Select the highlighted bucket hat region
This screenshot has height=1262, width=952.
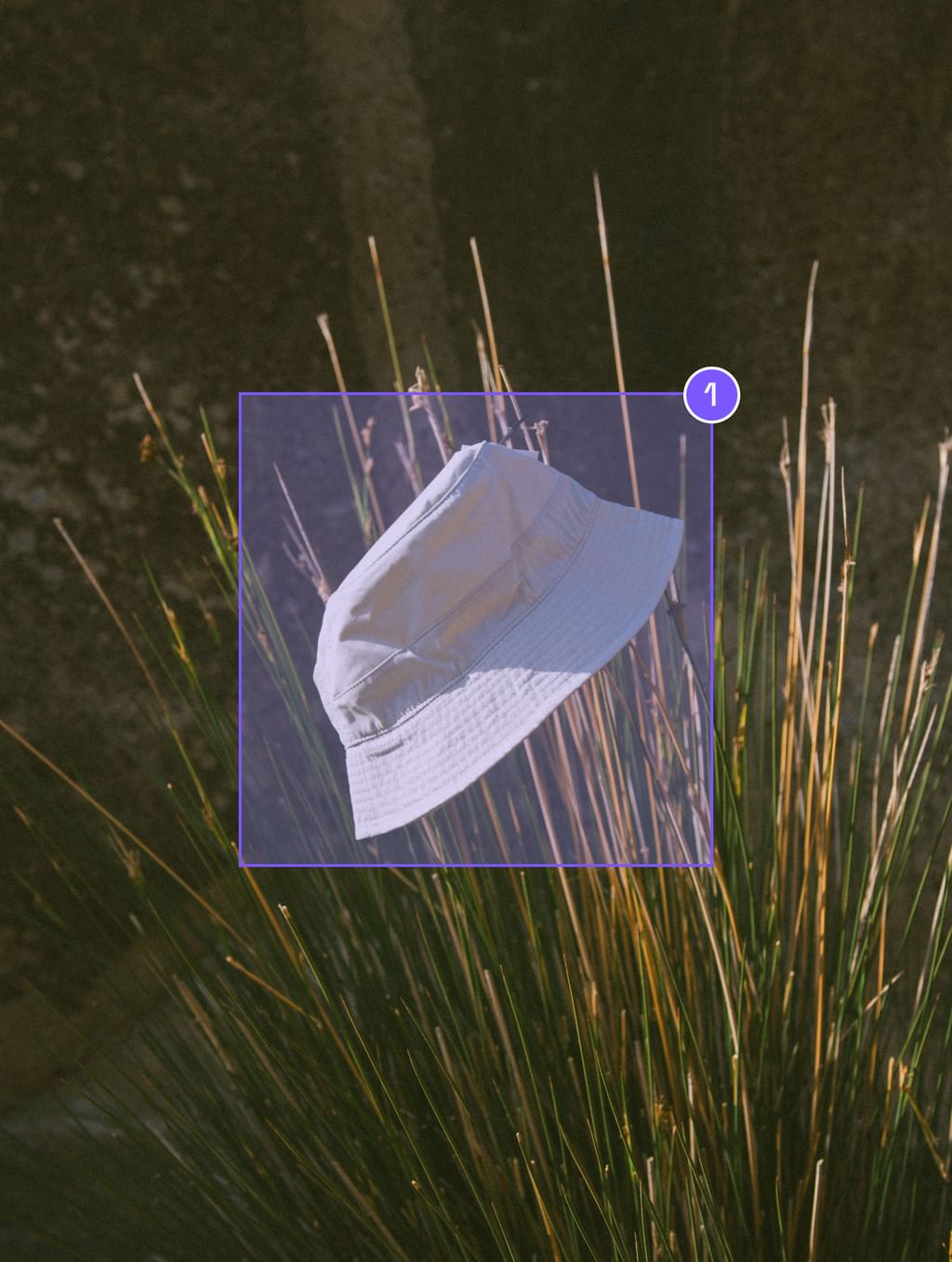(x=475, y=630)
